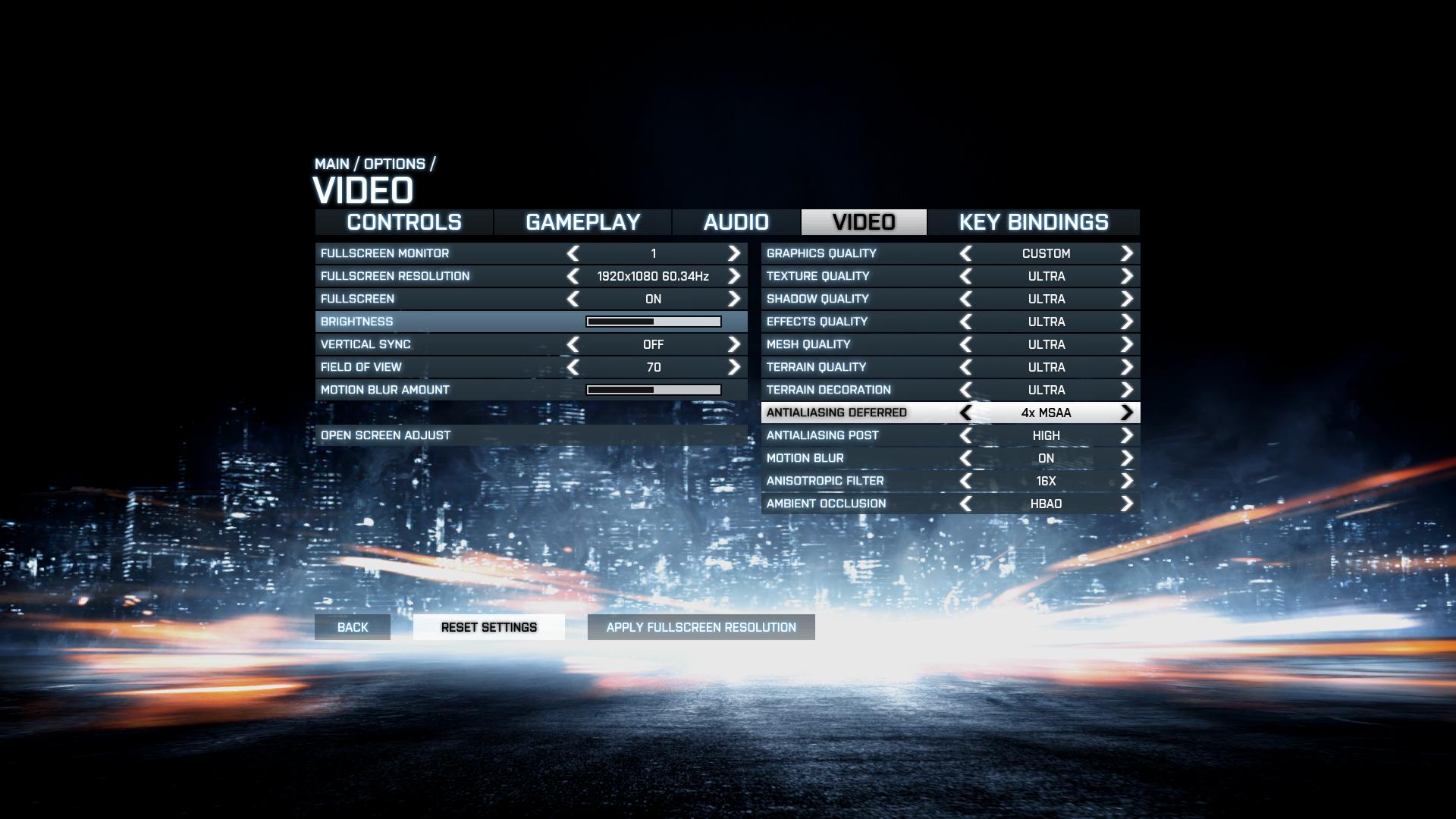
Task: Reset settings to default
Action: tap(489, 627)
